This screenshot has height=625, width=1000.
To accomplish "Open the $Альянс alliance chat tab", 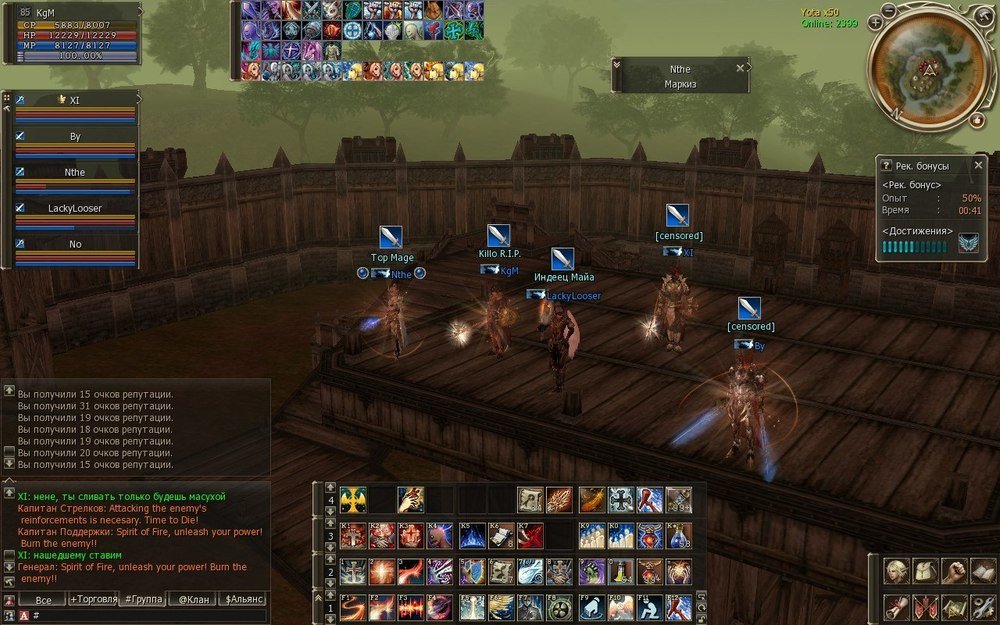I will point(245,599).
